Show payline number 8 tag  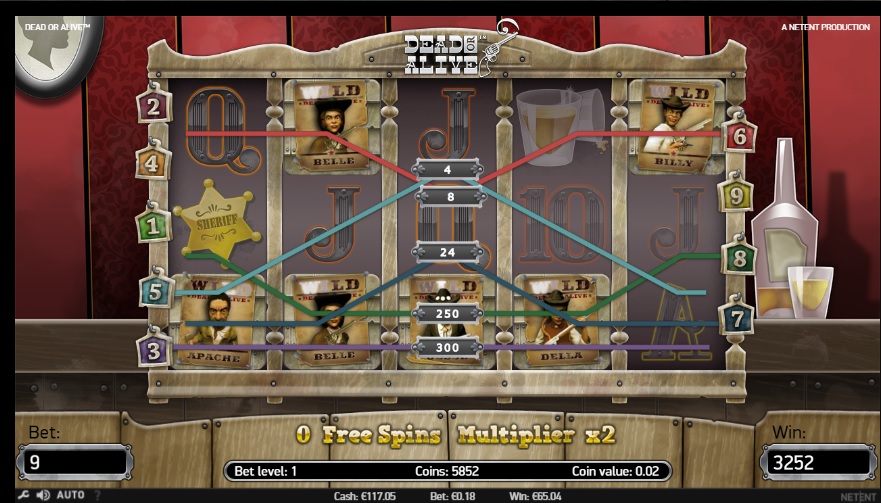click(738, 256)
